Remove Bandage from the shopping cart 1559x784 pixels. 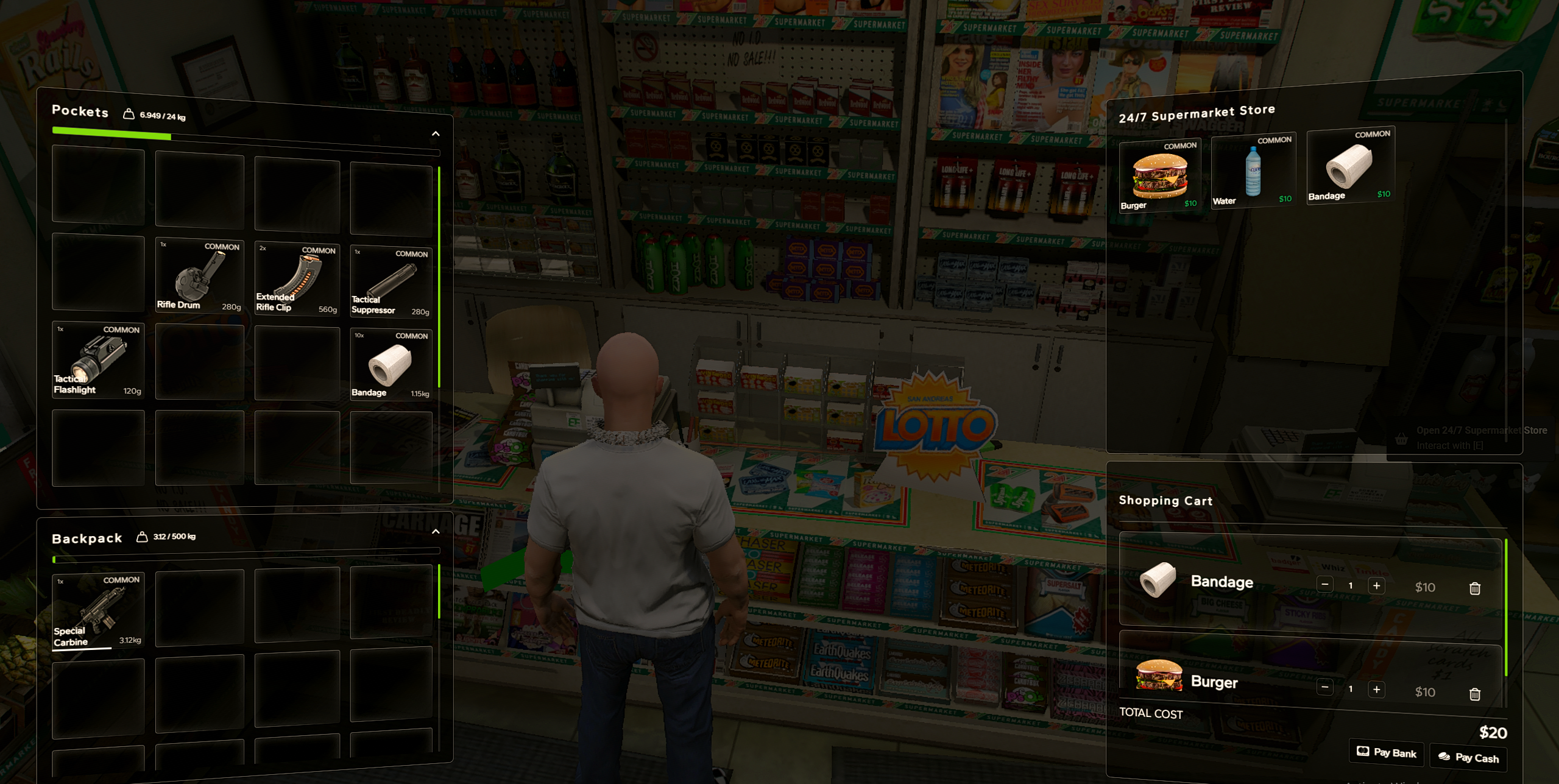(x=1474, y=588)
